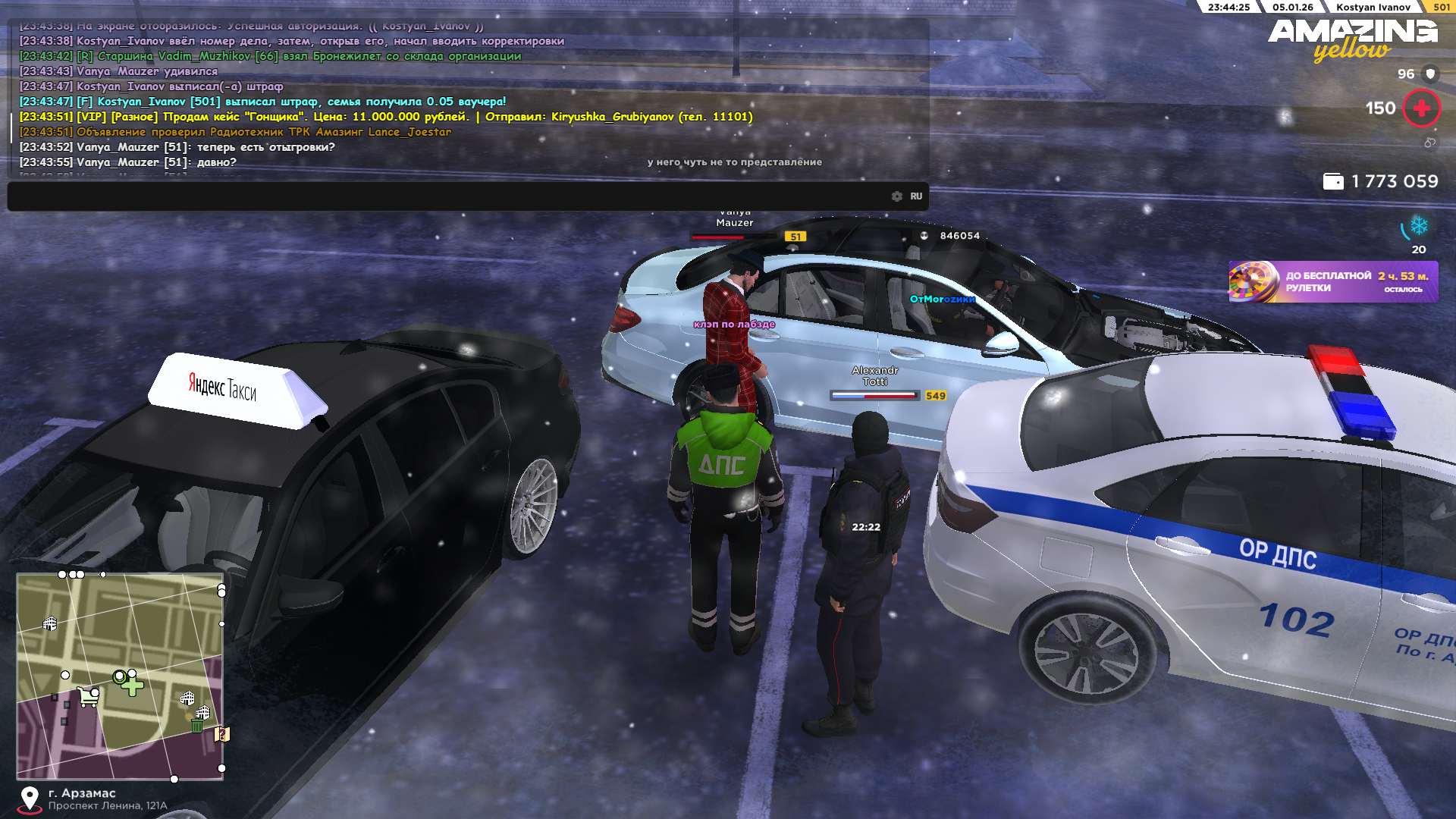This screenshot has width=1456, height=819.
Task: Click the location pin address icon
Action: click(x=30, y=799)
